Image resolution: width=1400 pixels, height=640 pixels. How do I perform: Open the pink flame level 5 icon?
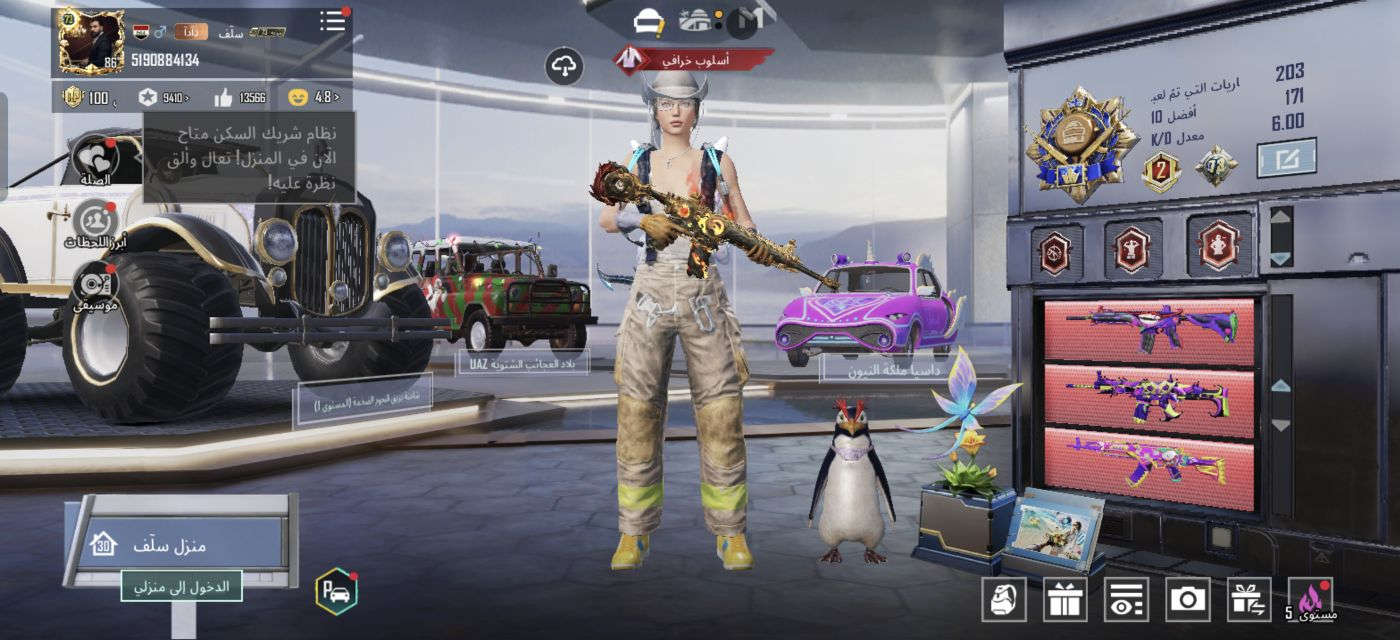pyautogui.click(x=1311, y=599)
